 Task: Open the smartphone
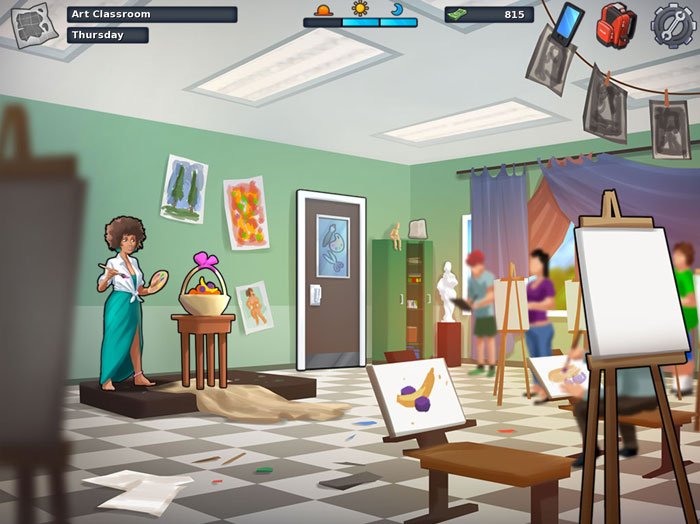[x=568, y=22]
